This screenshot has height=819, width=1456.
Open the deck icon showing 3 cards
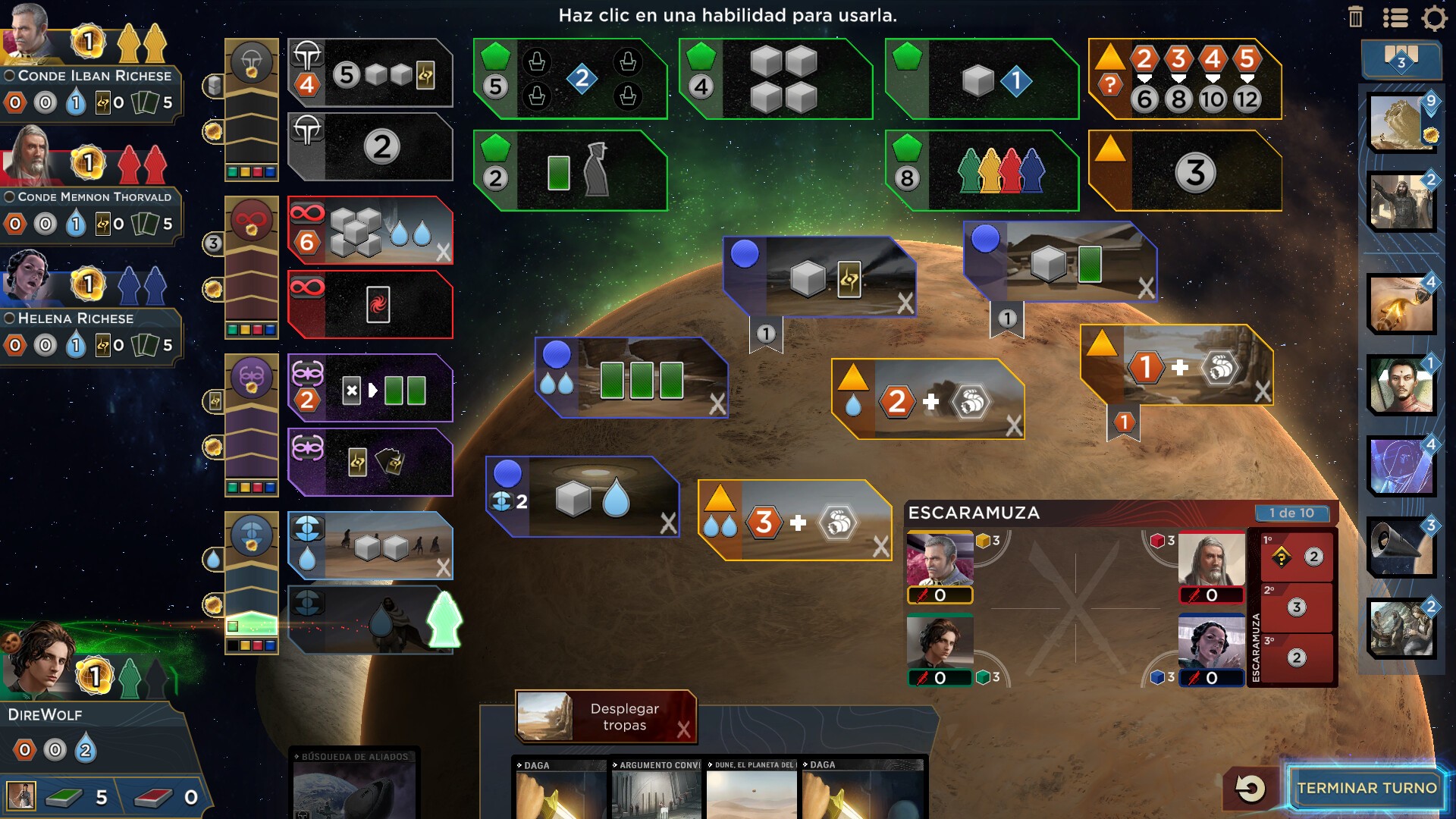[x=1401, y=59]
